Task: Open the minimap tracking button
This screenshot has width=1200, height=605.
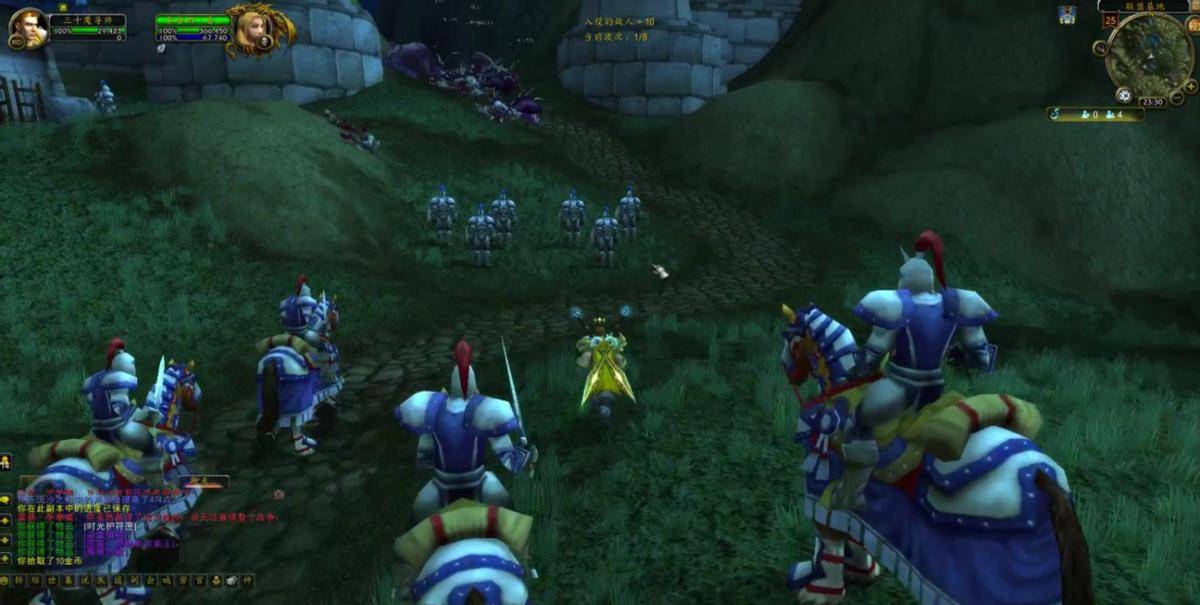Action: pyautogui.click(x=1123, y=95)
